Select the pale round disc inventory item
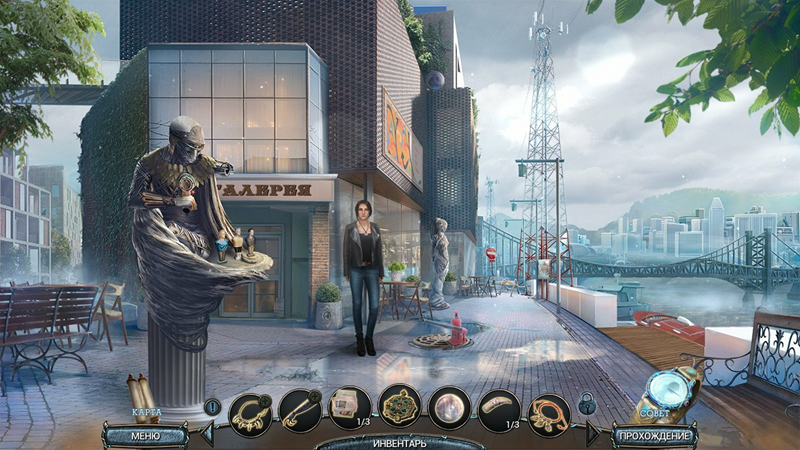800x450 pixels. (x=450, y=408)
